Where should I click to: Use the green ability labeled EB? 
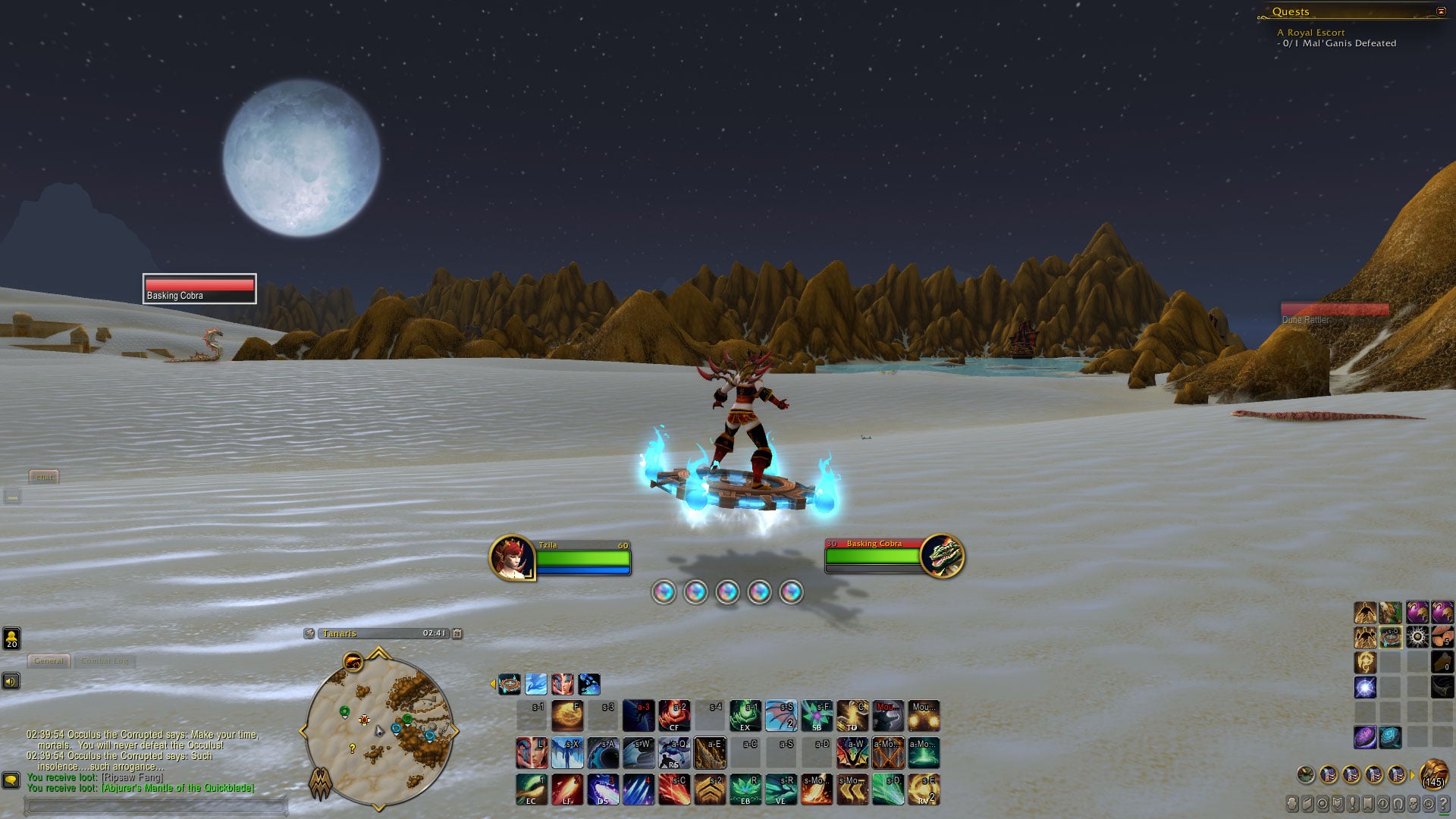(745, 789)
